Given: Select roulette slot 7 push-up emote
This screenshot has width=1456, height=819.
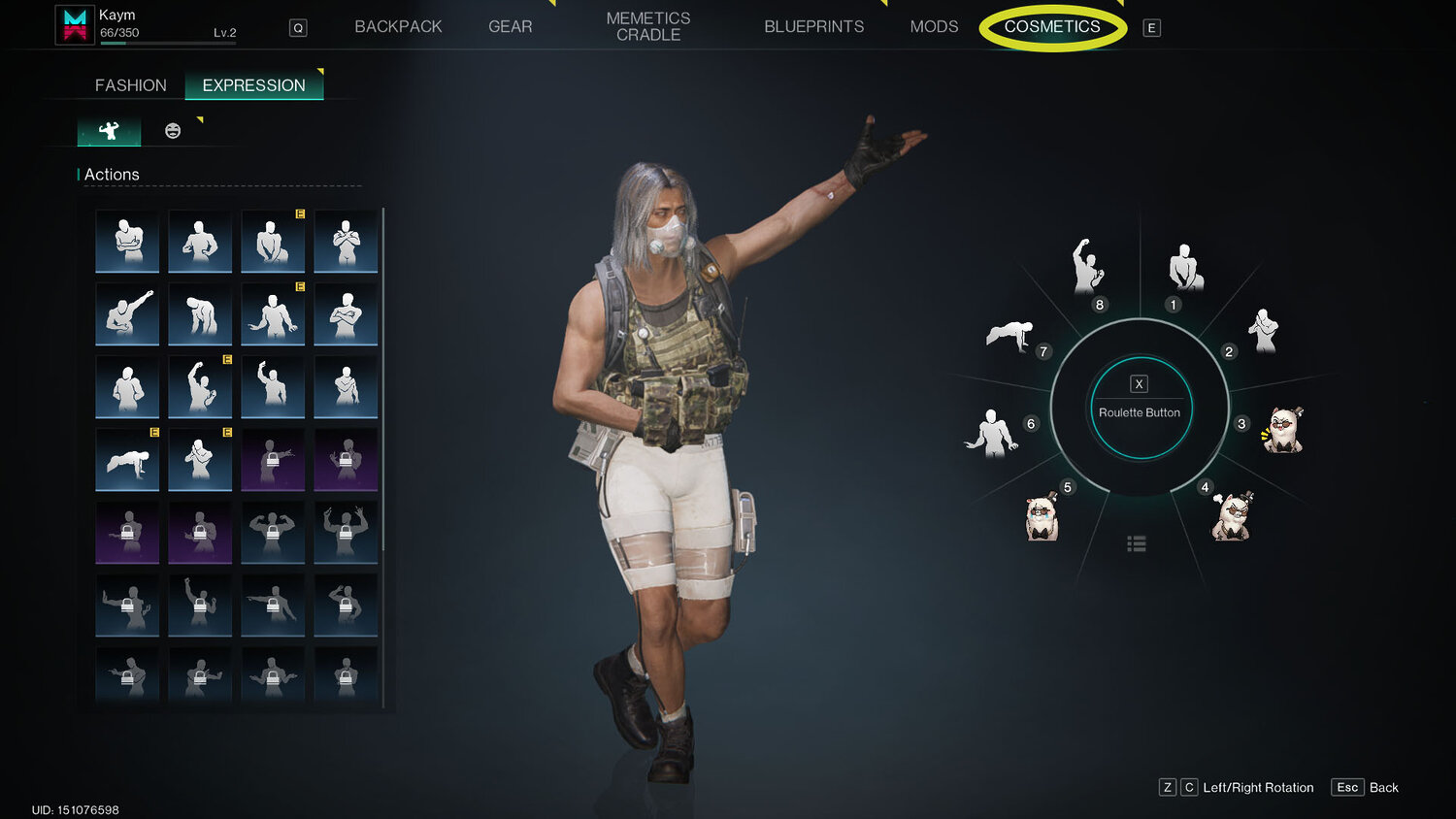Looking at the screenshot, I should point(1009,337).
